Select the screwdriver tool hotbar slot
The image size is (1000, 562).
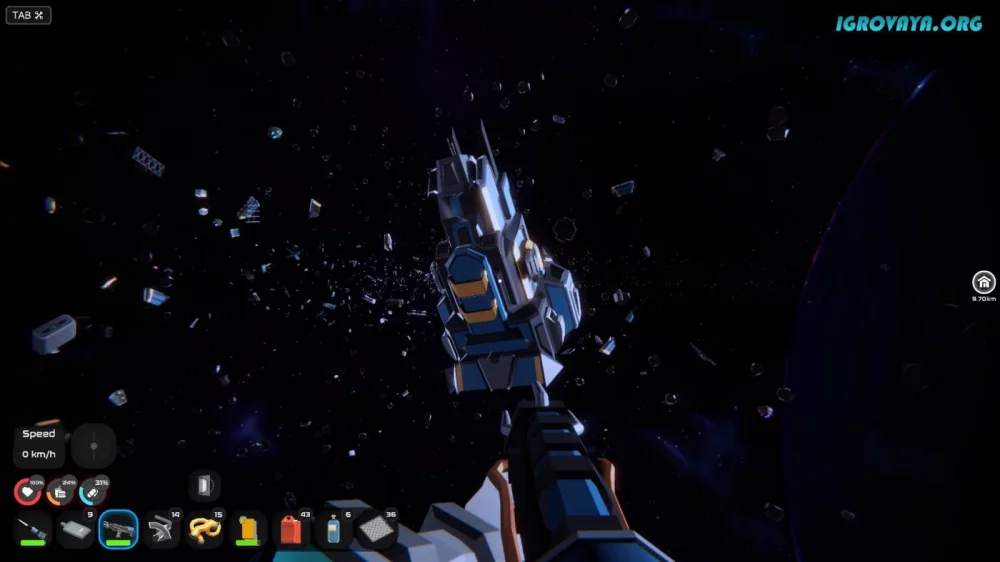tap(33, 529)
